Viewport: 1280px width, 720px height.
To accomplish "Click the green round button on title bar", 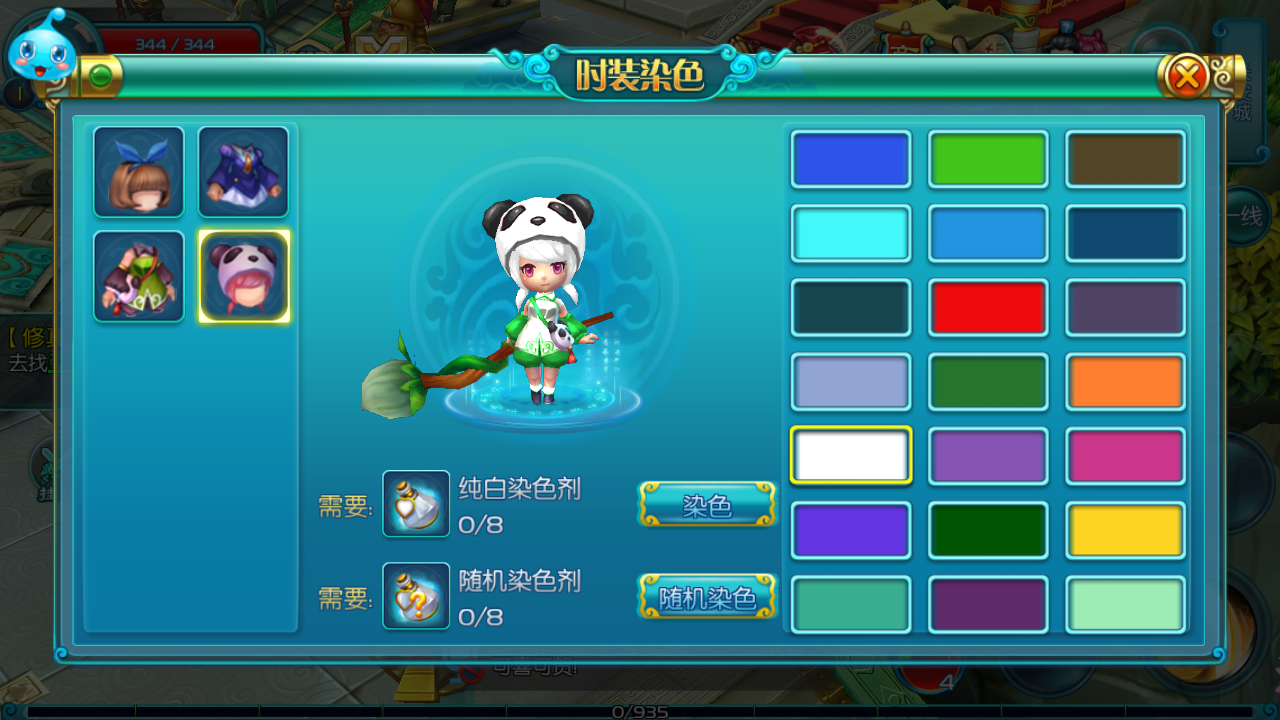I will [100, 76].
